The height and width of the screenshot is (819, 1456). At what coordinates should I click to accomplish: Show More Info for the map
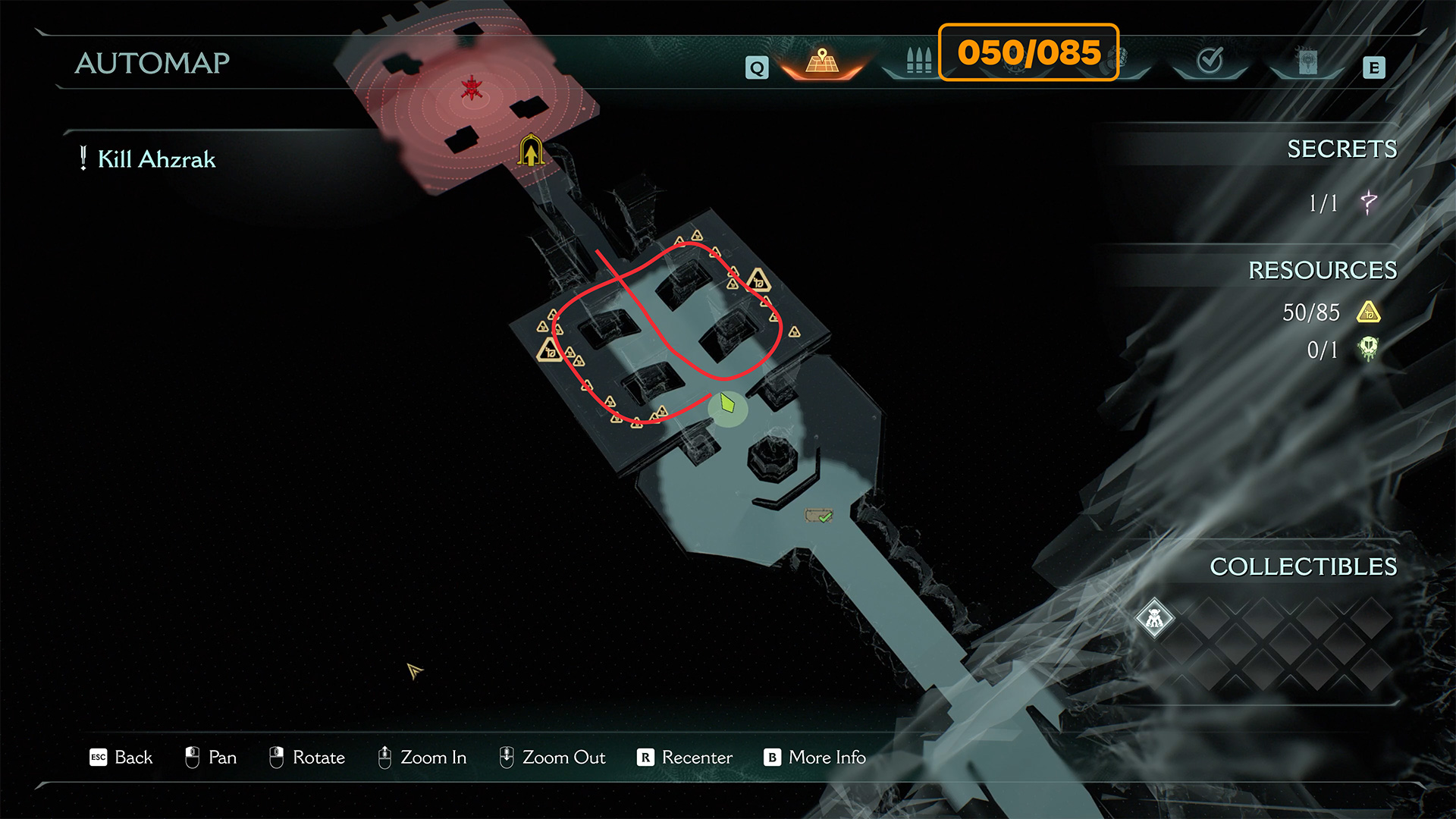pyautogui.click(x=815, y=758)
